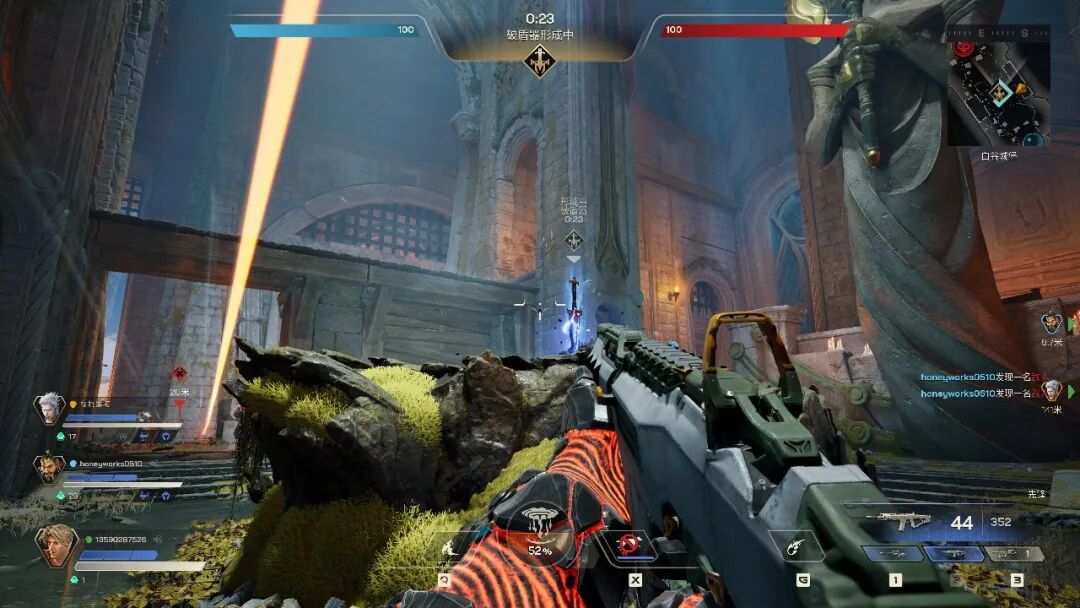Image resolution: width=1080 pixels, height=608 pixels.
Task: Select the white-haired teammate portrait
Action: (x=48, y=407)
